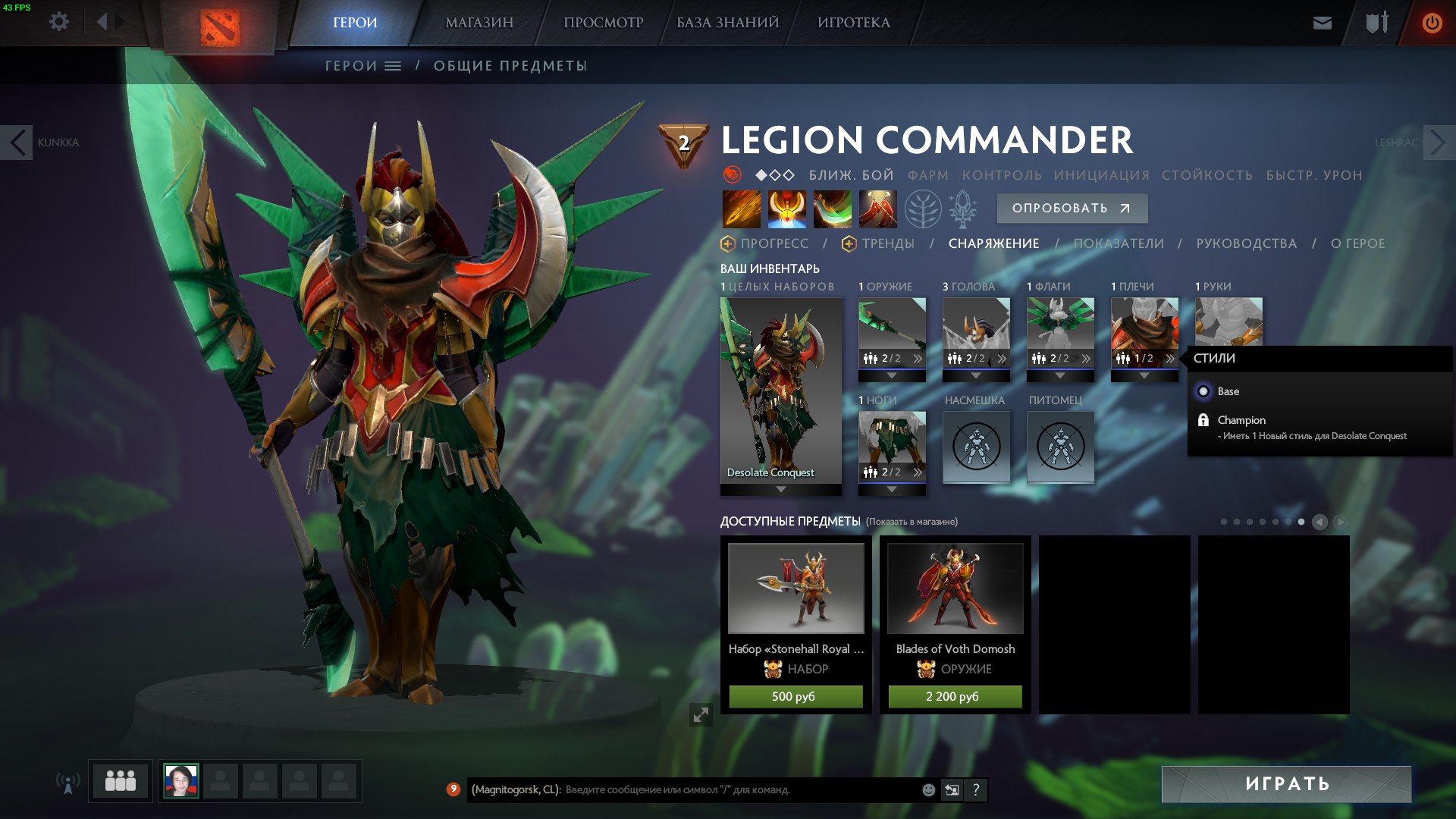View the О герое section

pos(1357,243)
